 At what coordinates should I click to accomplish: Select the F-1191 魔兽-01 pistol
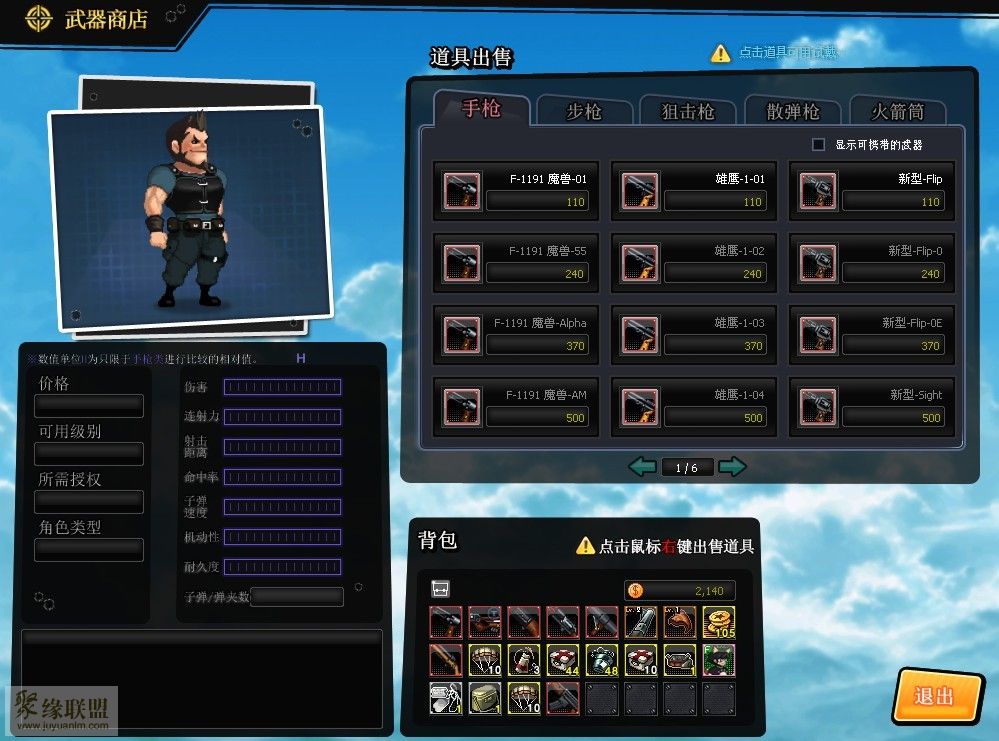point(516,191)
